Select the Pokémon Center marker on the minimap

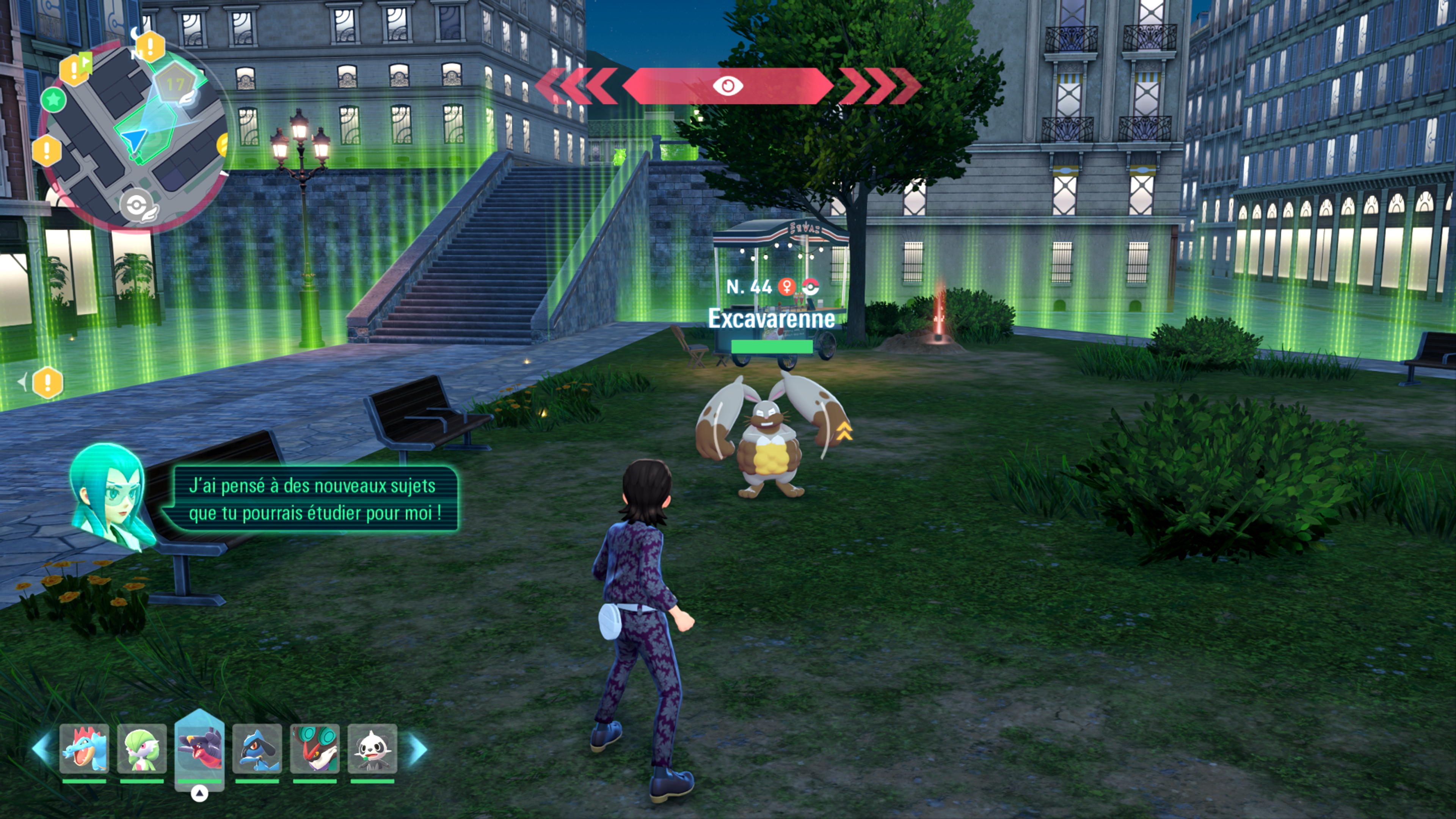(137, 205)
